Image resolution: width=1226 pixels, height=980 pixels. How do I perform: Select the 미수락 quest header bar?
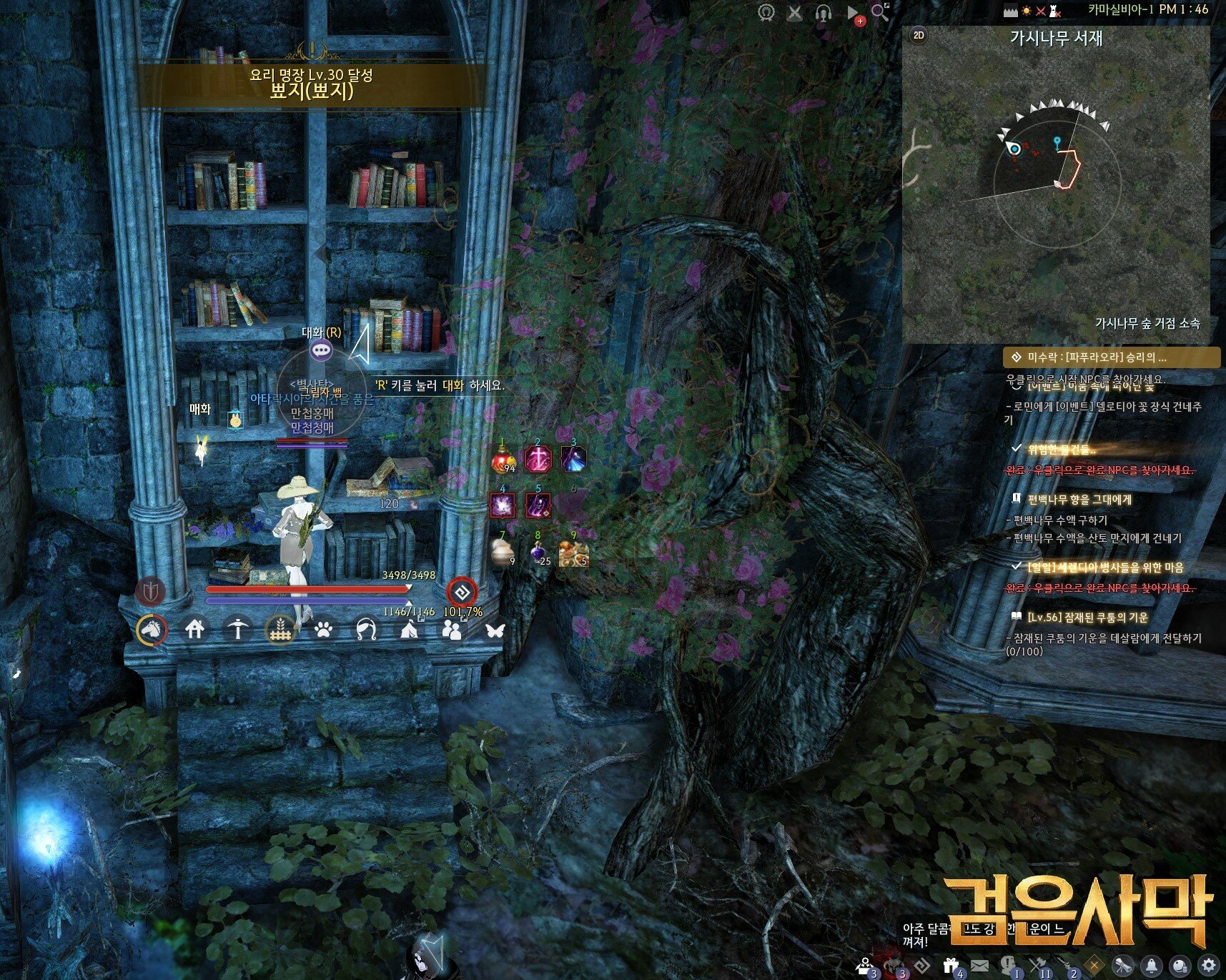(x=1112, y=357)
